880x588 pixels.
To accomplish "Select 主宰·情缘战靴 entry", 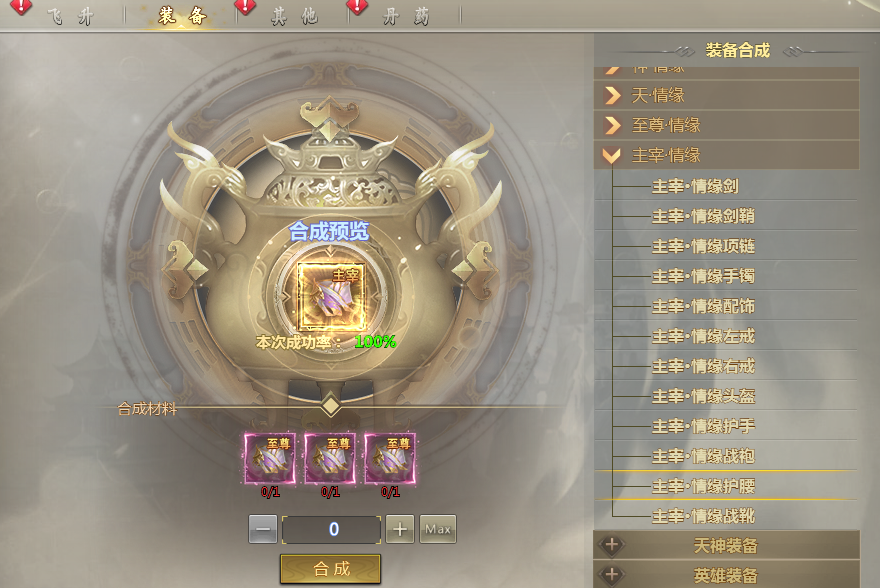I will pos(702,516).
